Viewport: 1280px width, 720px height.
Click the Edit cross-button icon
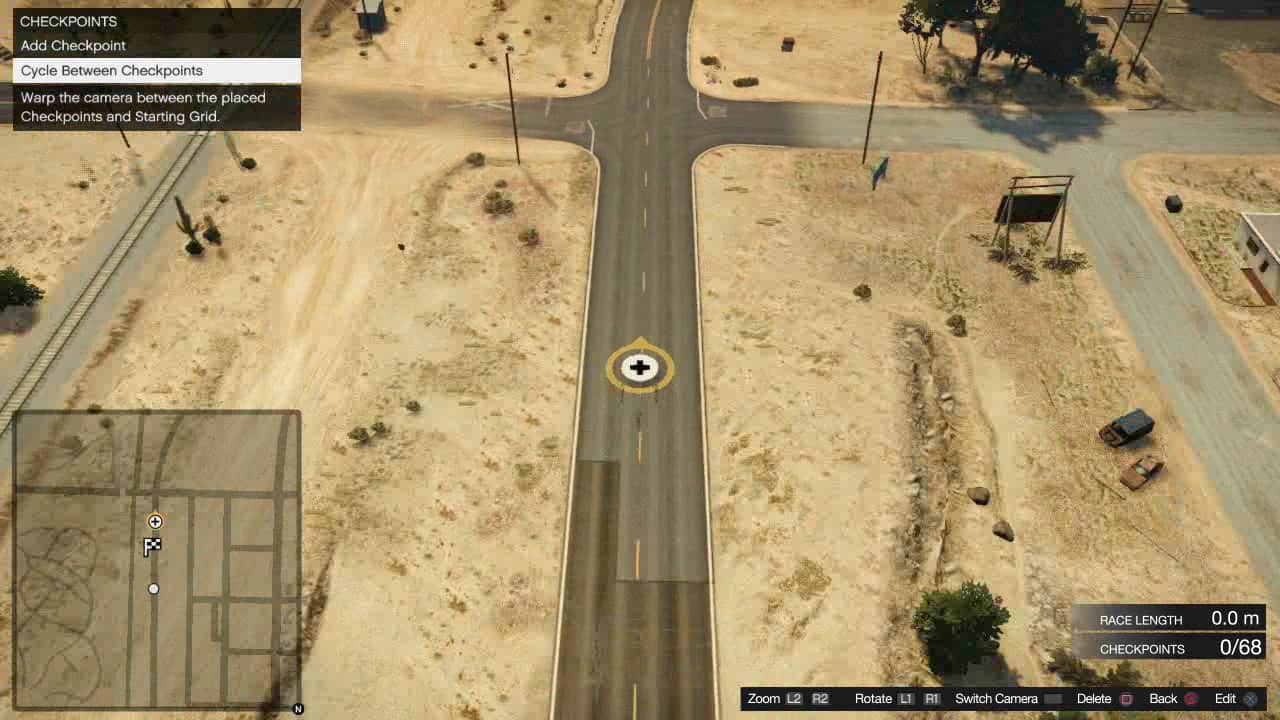point(1251,698)
